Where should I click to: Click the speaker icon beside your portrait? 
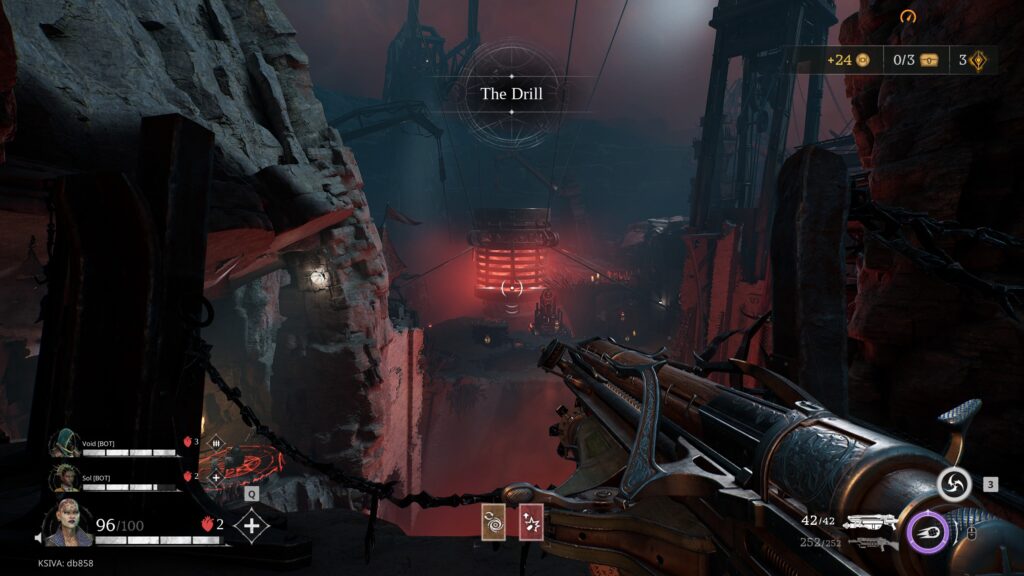tap(39, 538)
